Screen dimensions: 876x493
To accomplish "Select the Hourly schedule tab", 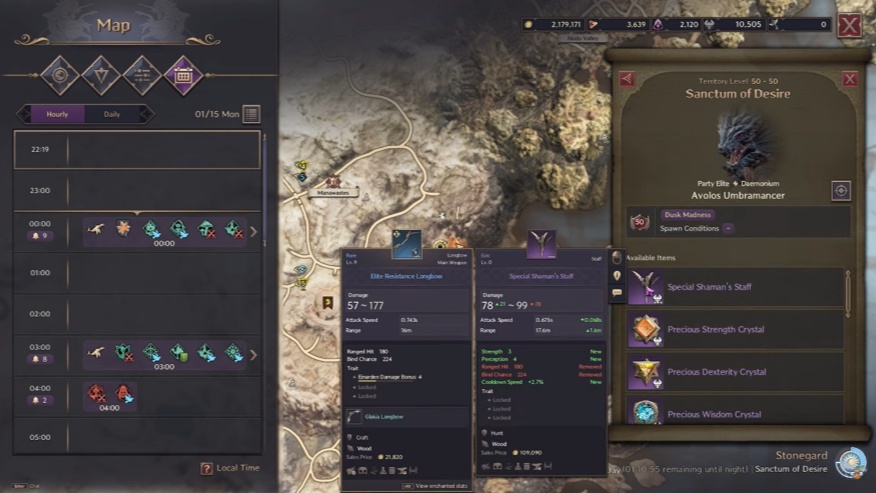I will pyautogui.click(x=58, y=114).
